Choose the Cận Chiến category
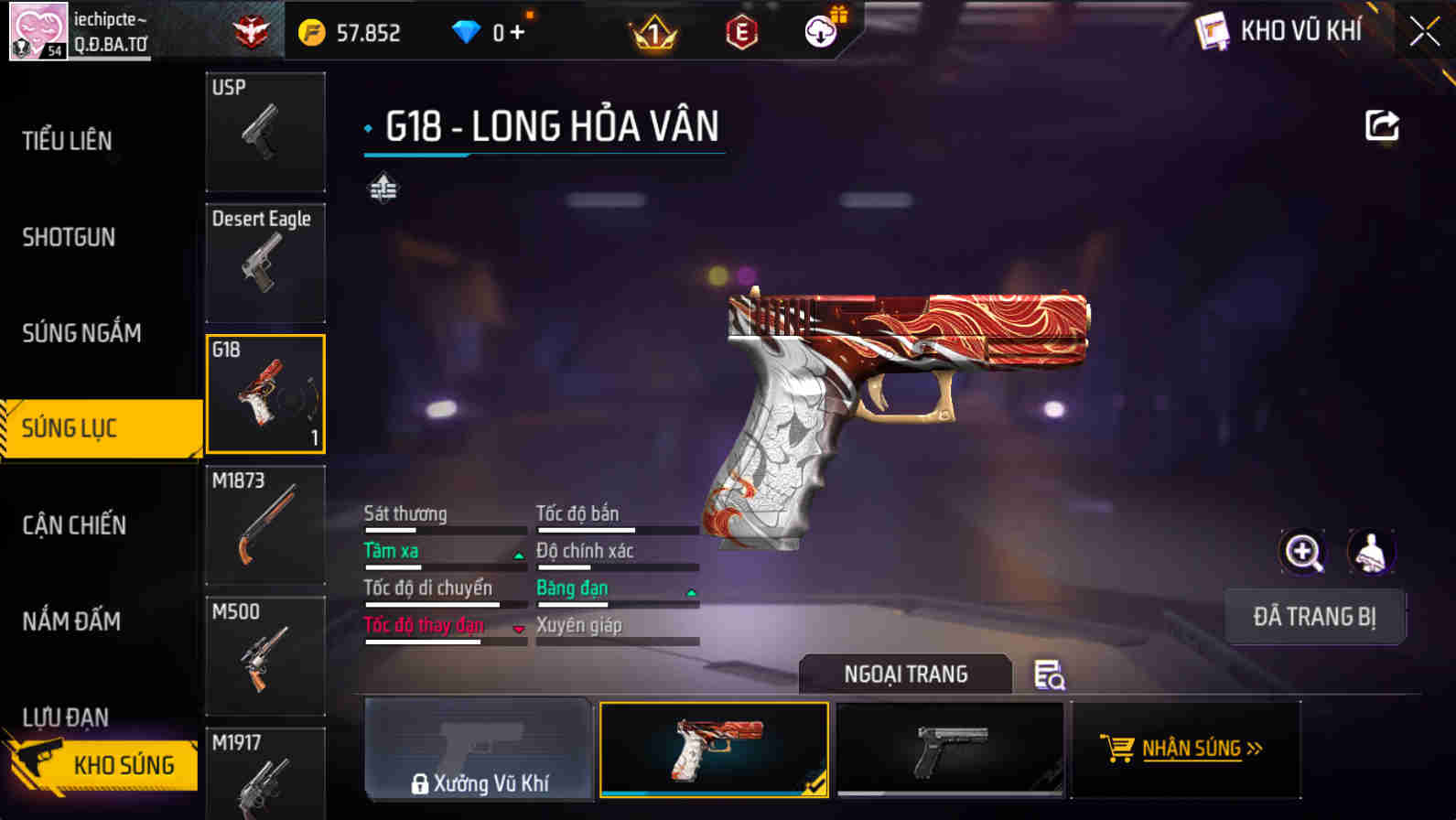Screen dimensions: 1456x820 pos(74,525)
